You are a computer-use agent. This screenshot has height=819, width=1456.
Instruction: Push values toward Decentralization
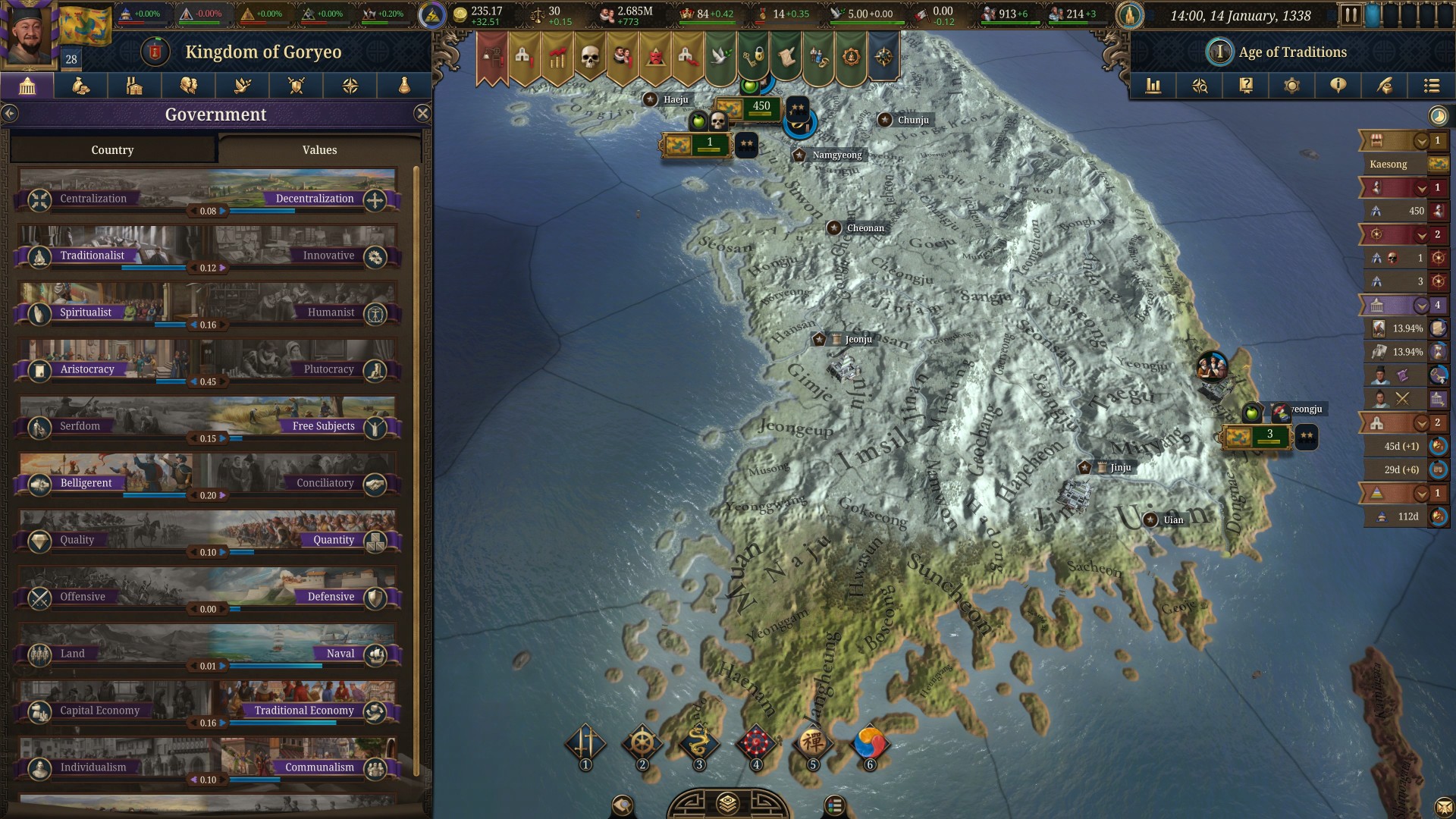point(375,200)
